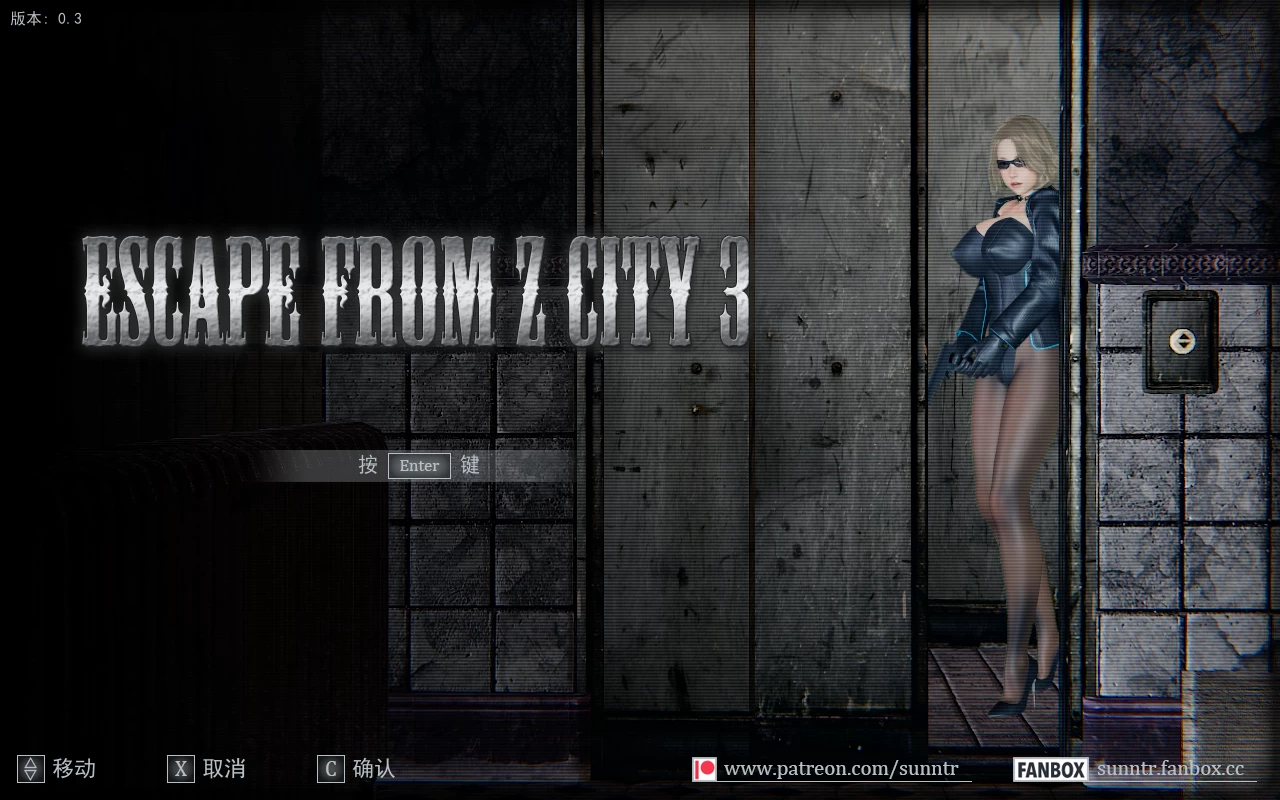
Task: Click the FANBOX logo
Action: [x=1050, y=769]
